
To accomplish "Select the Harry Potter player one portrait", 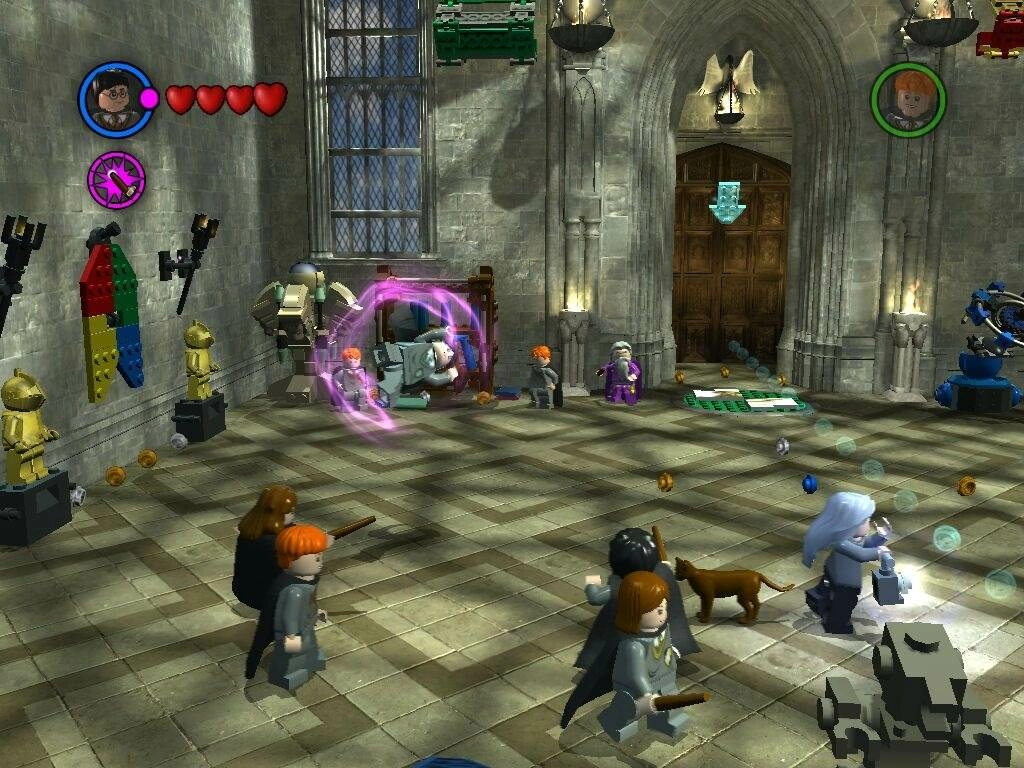I will click(116, 99).
